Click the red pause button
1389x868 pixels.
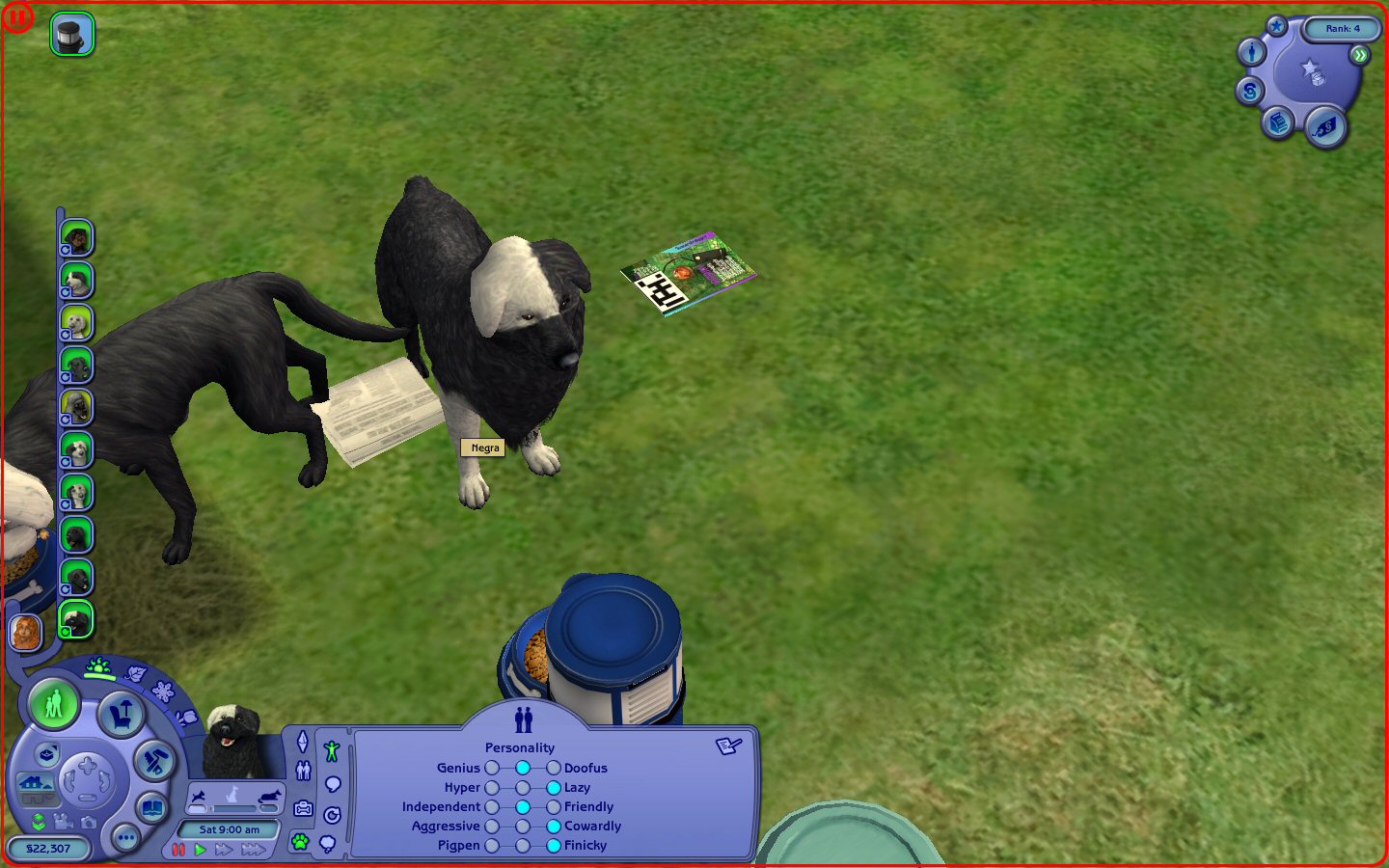pos(178,850)
